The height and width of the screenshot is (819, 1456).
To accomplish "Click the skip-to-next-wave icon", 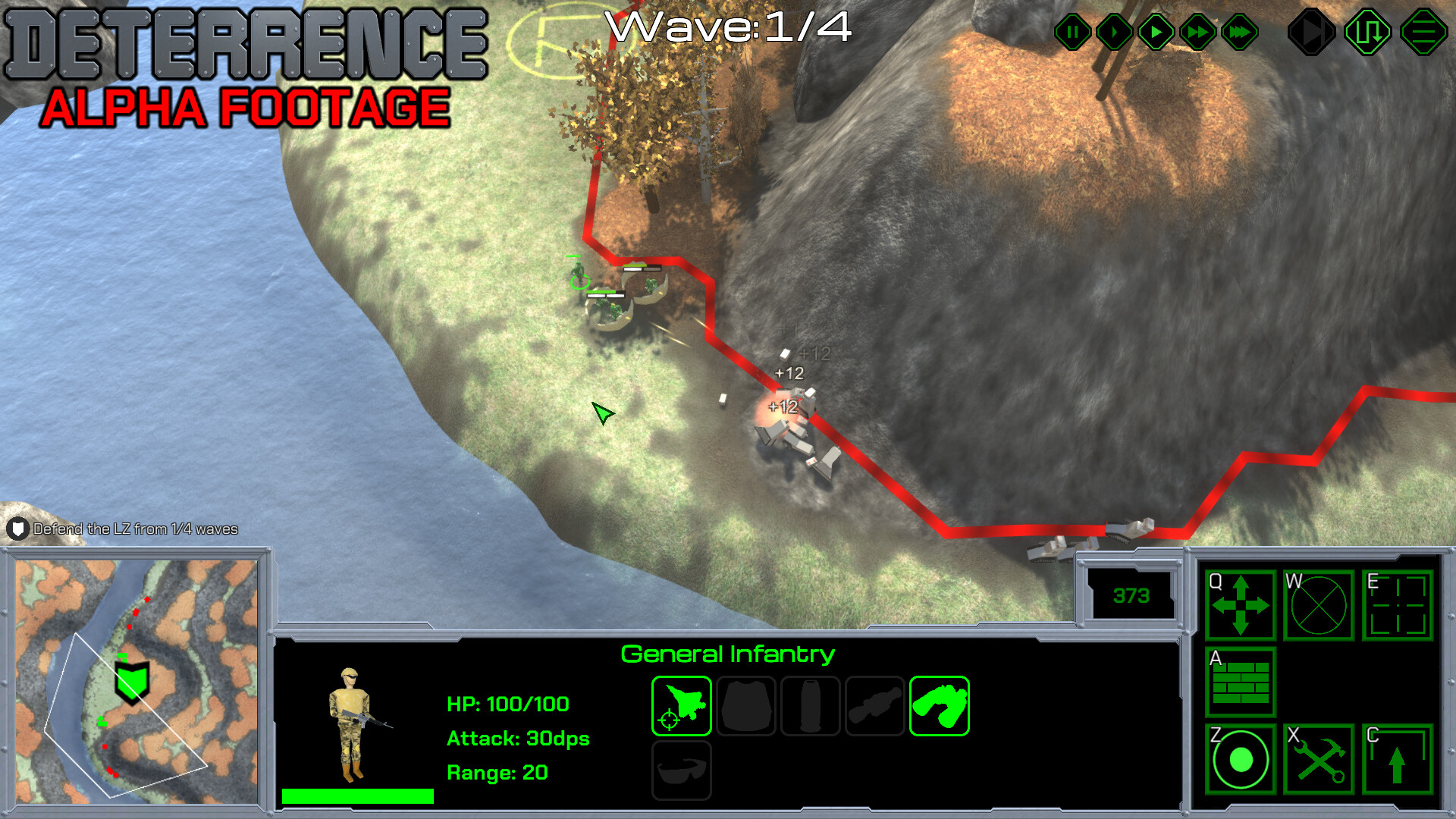I will click(1311, 32).
